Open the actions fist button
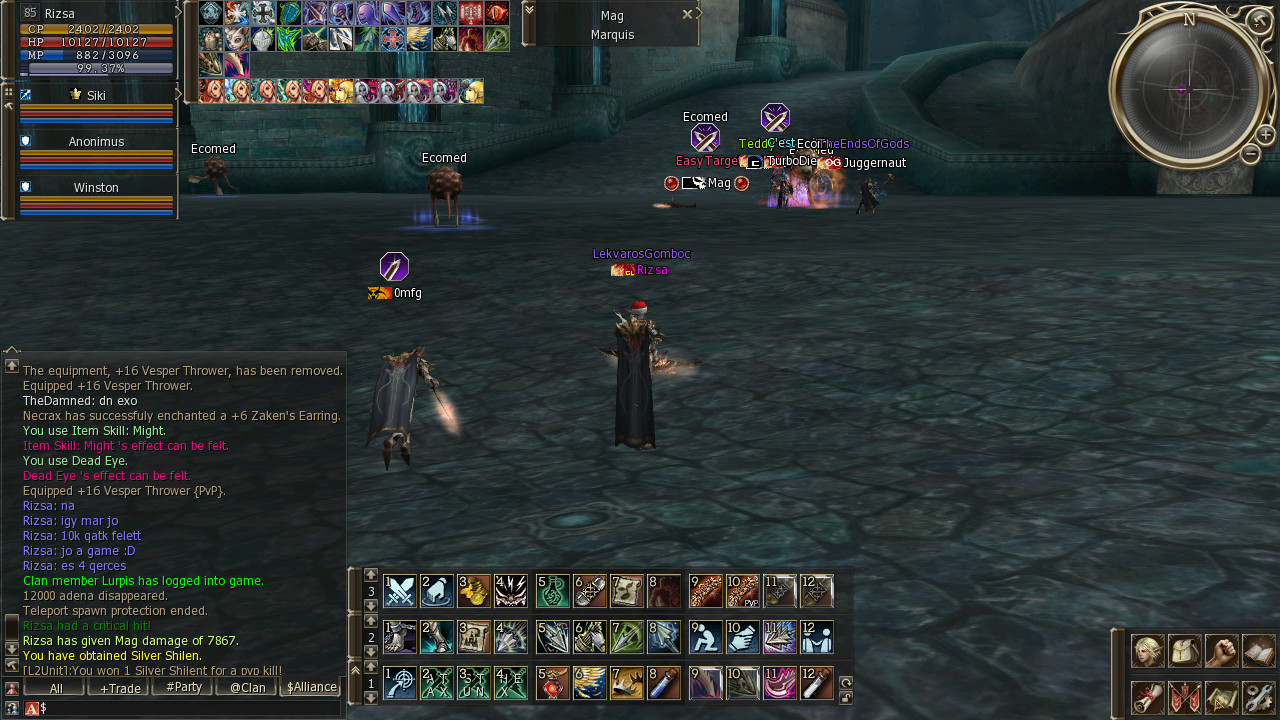The height and width of the screenshot is (720, 1280). (x=1221, y=651)
